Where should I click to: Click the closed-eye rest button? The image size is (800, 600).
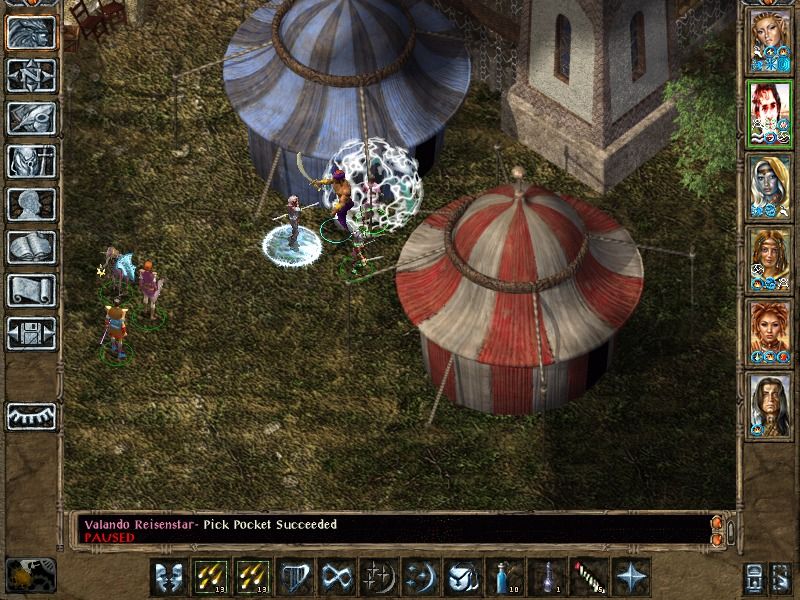coord(31,415)
